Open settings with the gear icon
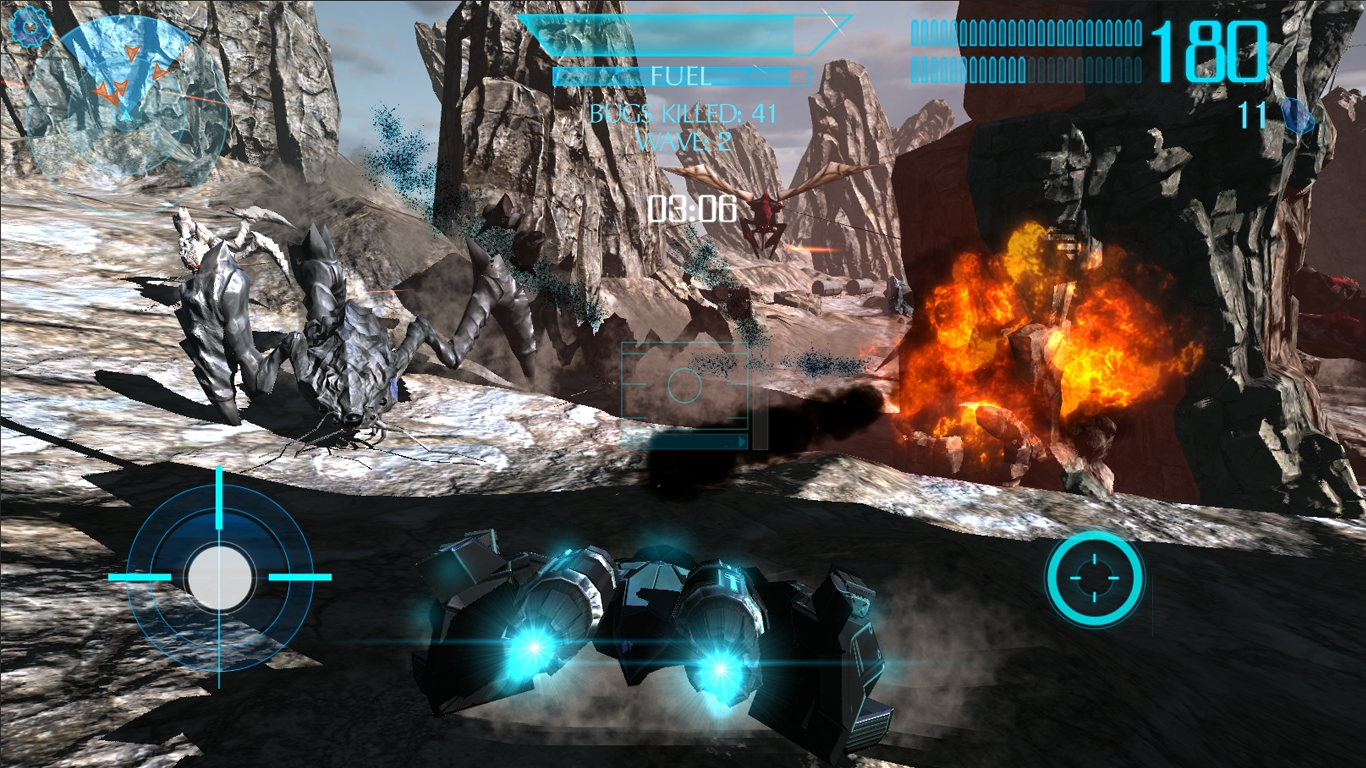The width and height of the screenshot is (1366, 768). 30,27
